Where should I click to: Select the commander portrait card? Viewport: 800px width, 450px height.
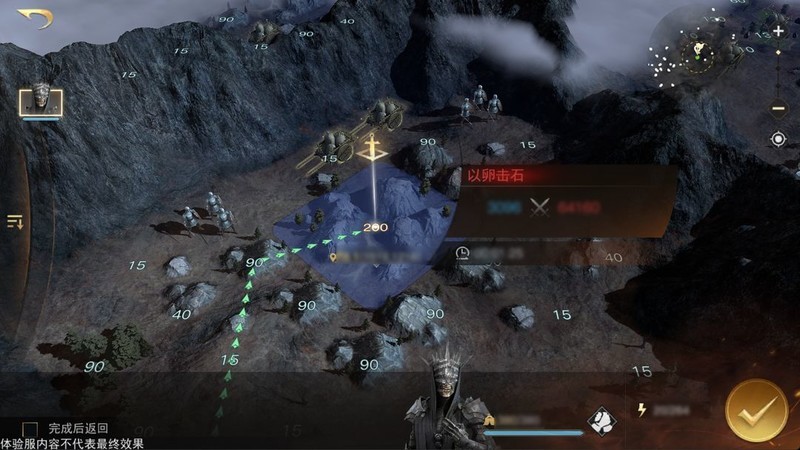click(x=41, y=100)
